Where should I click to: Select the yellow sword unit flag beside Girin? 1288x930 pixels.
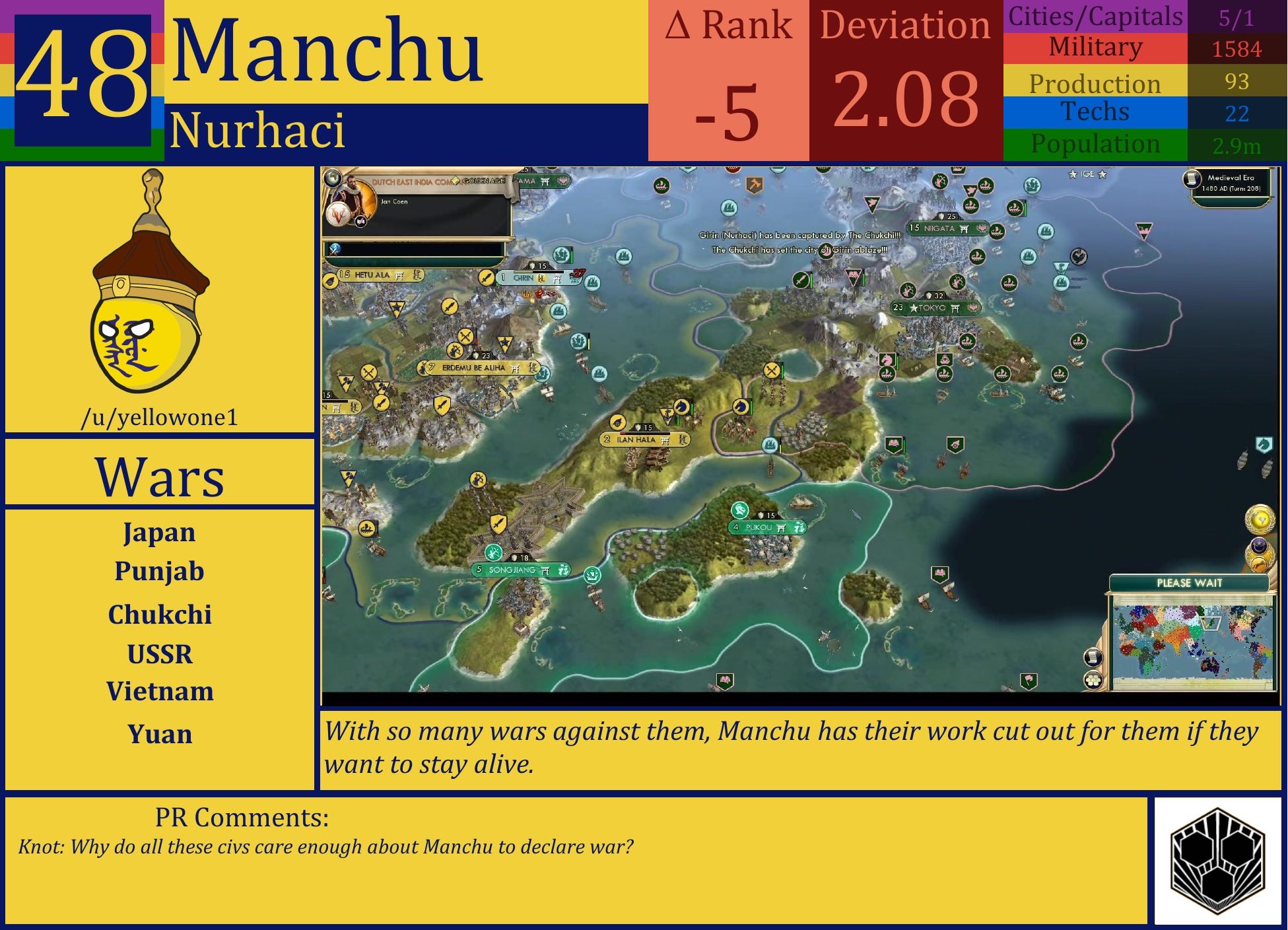click(x=487, y=278)
